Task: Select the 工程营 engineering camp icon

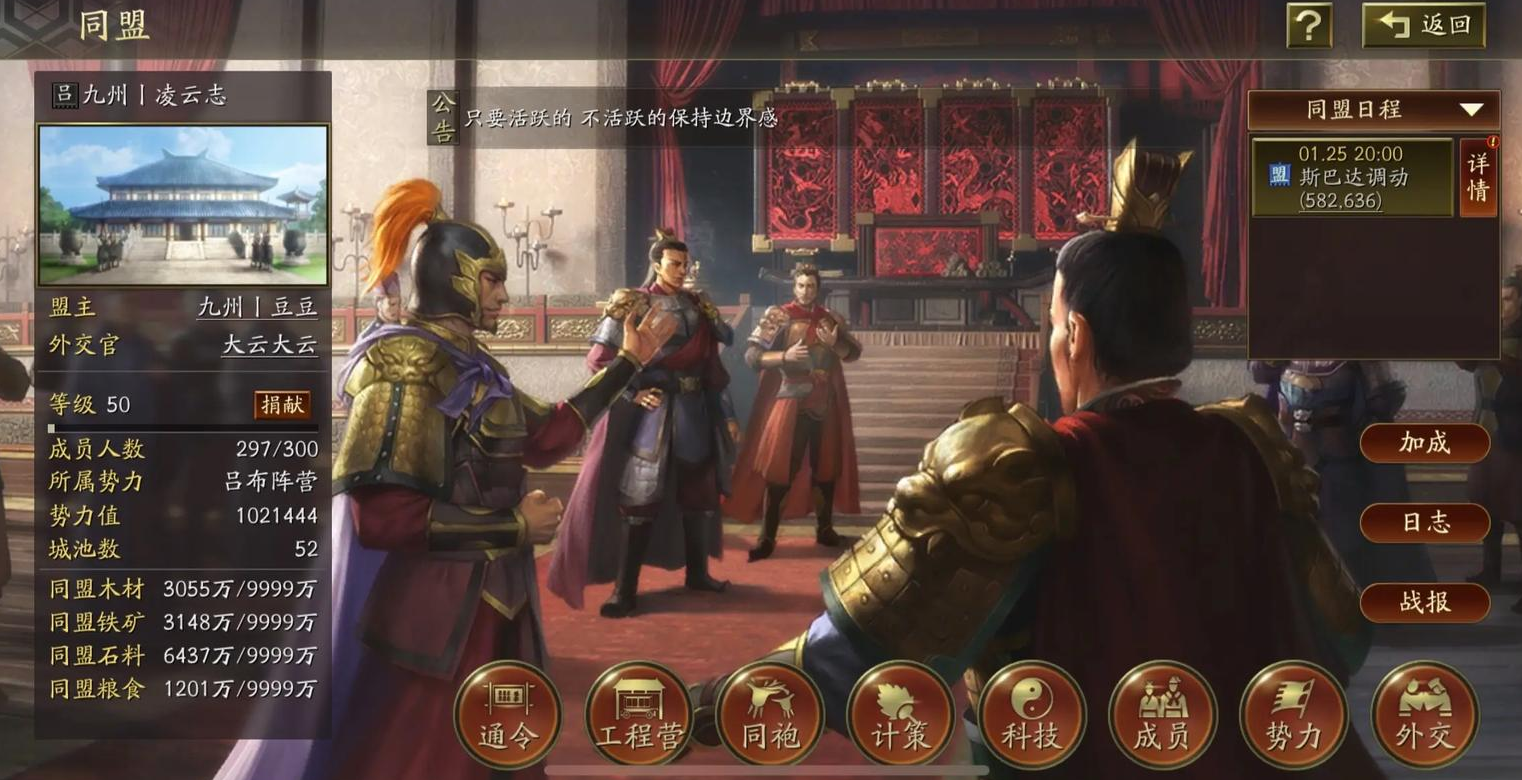Action: 637,716
